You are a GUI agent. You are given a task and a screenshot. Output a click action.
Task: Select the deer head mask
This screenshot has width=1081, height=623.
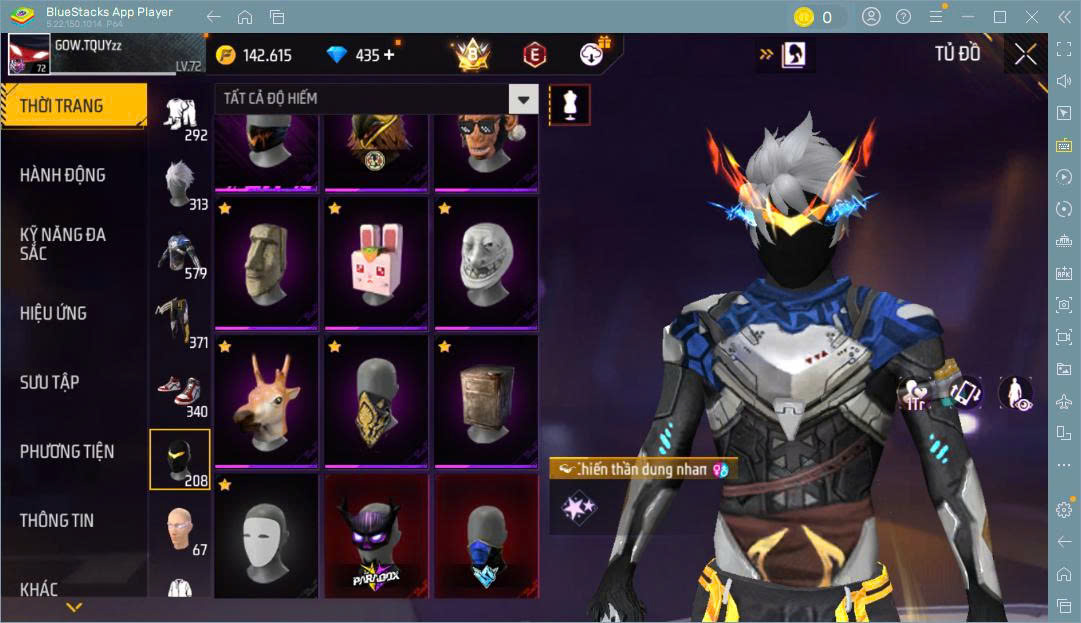266,402
